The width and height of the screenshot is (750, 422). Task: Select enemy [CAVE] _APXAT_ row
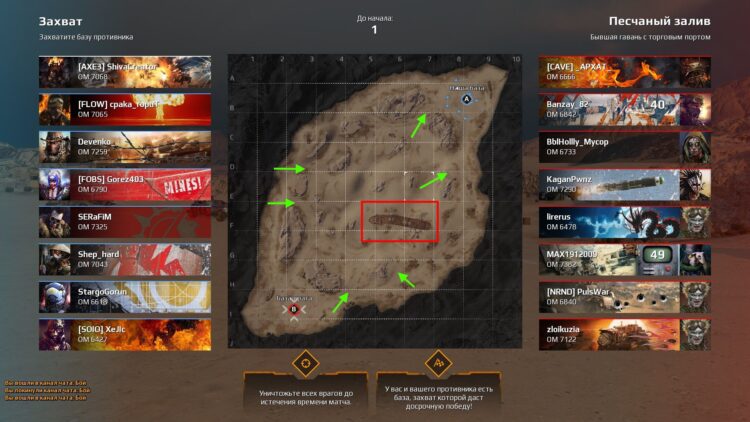coord(624,71)
